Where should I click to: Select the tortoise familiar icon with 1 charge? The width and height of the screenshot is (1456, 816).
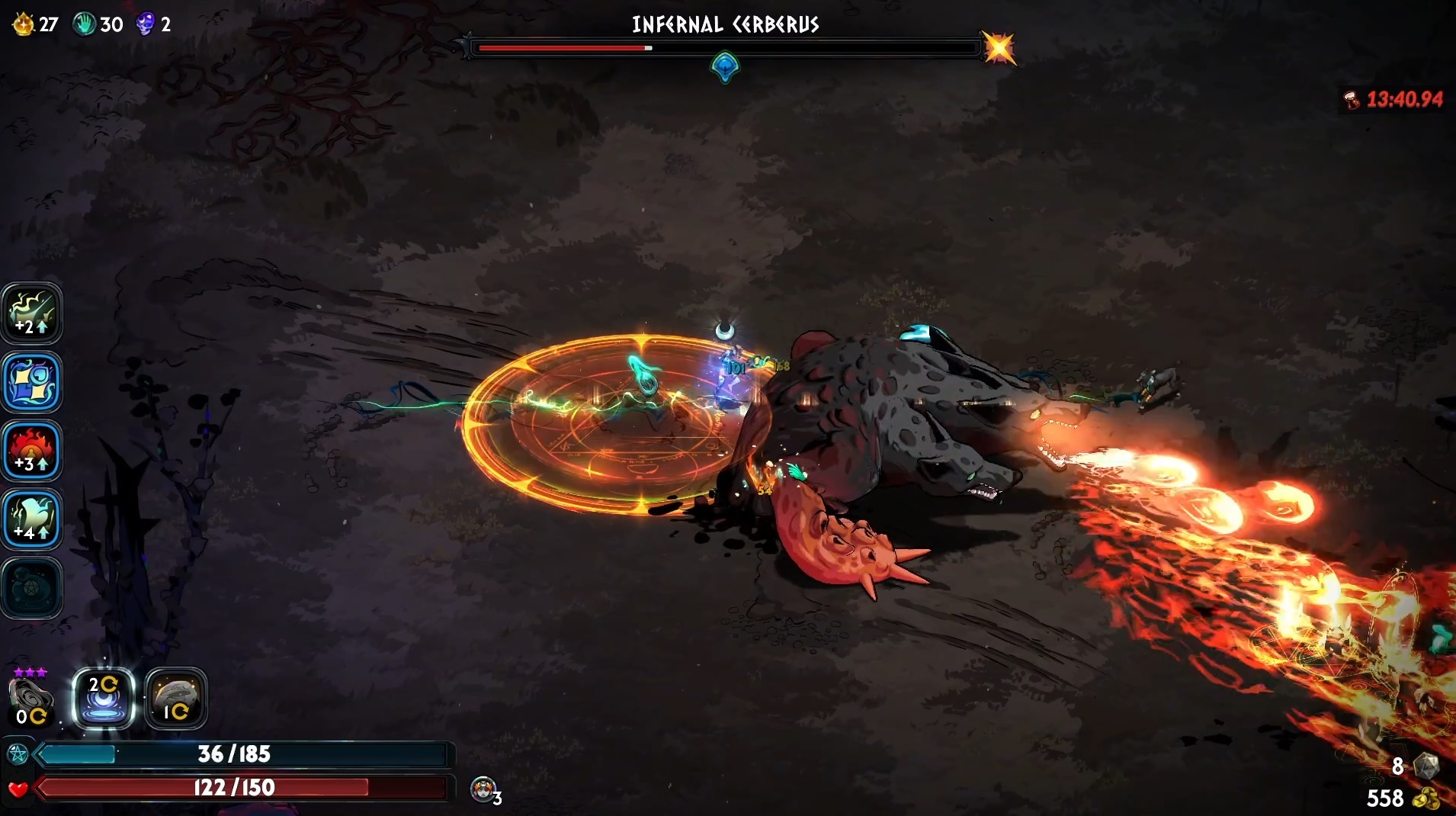176,699
